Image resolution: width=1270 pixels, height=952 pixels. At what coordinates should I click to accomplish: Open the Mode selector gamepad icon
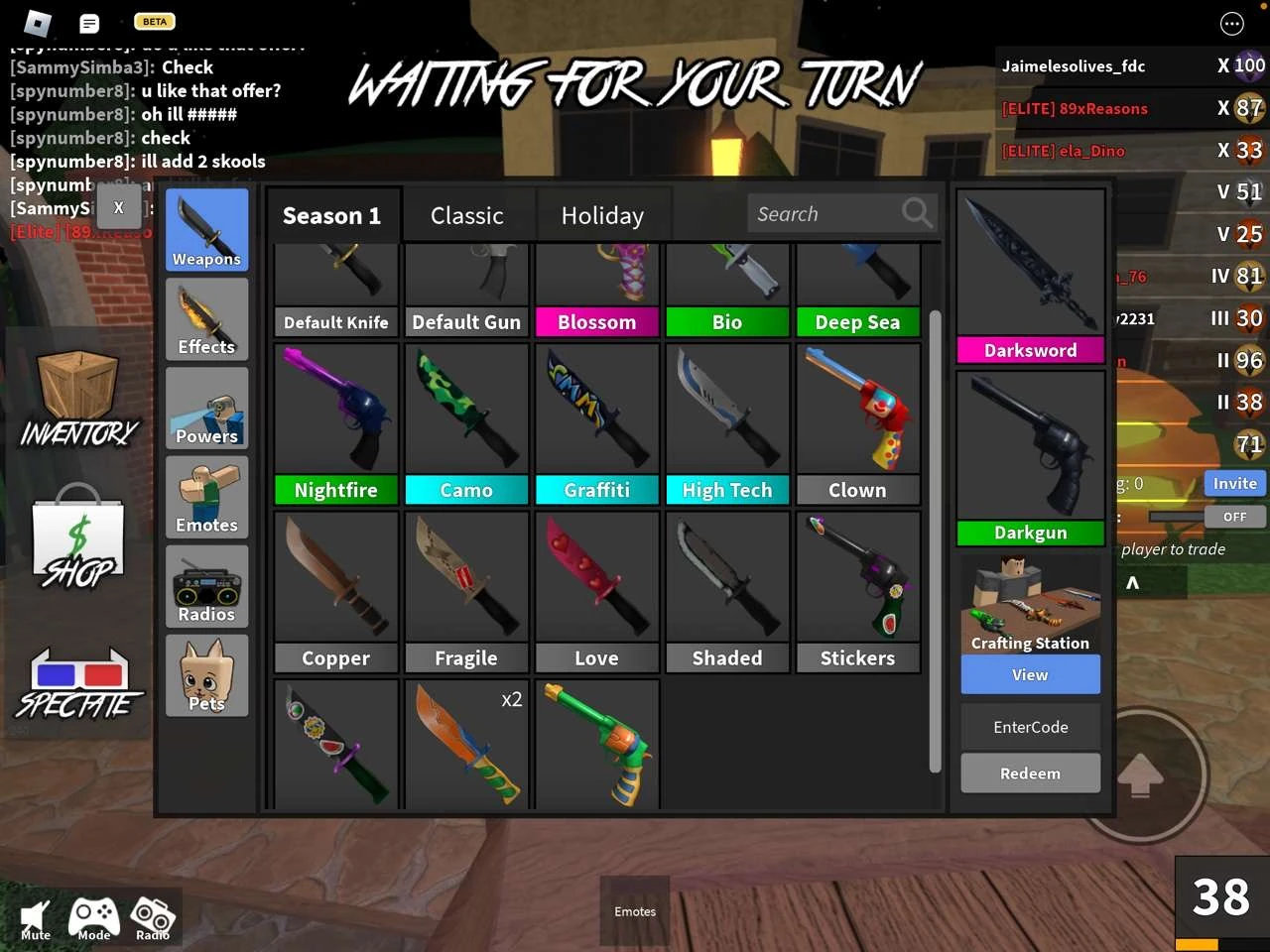pos(93,914)
